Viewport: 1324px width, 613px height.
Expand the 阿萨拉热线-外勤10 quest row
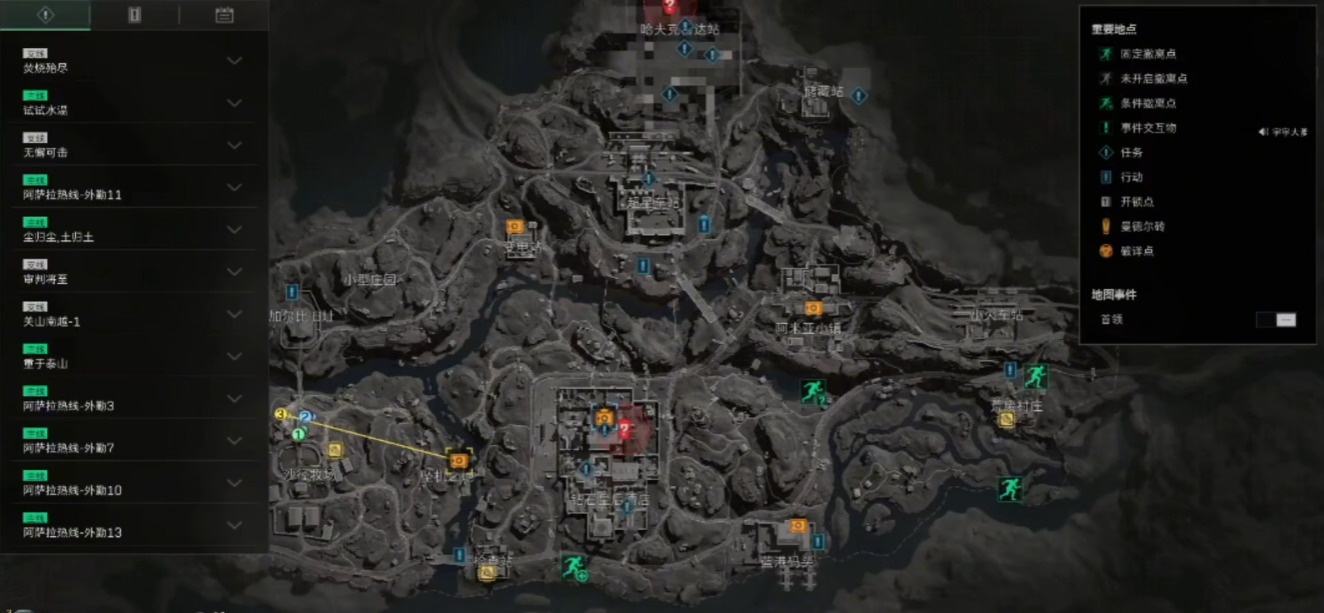[x=234, y=483]
